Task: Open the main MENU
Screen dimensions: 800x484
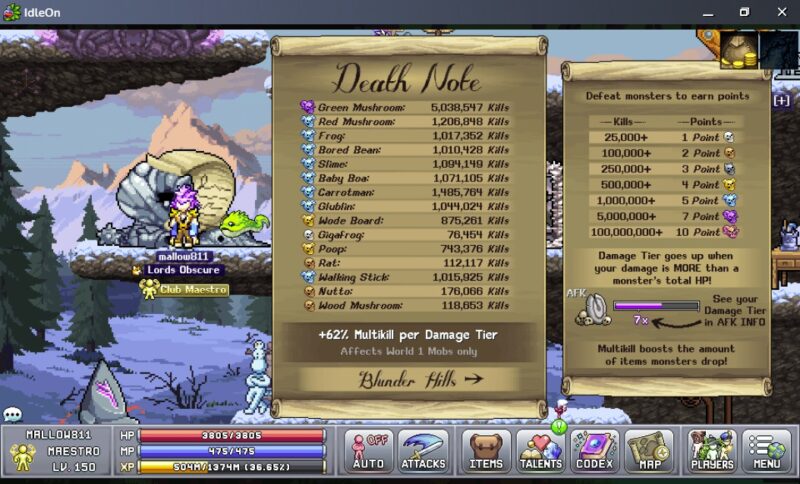Action: pyautogui.click(x=767, y=452)
